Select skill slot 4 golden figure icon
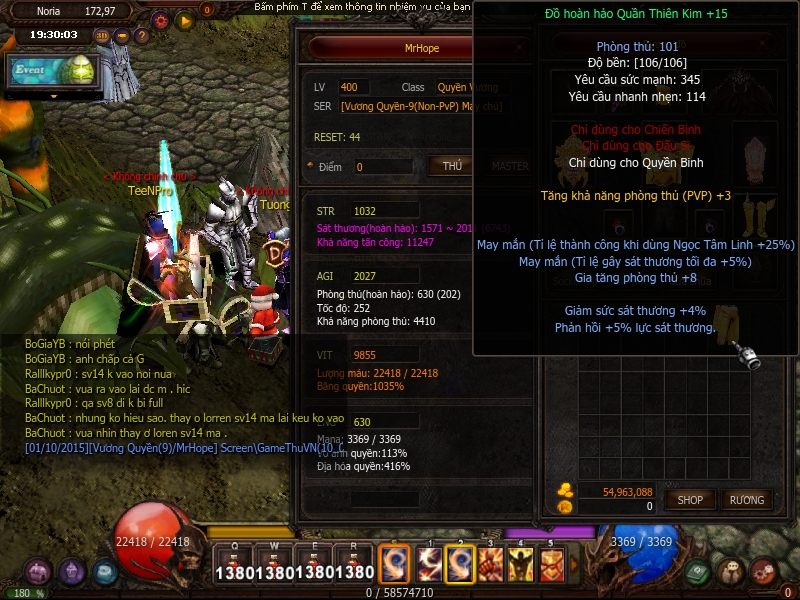Viewport: 800px width, 600px height. click(x=521, y=565)
